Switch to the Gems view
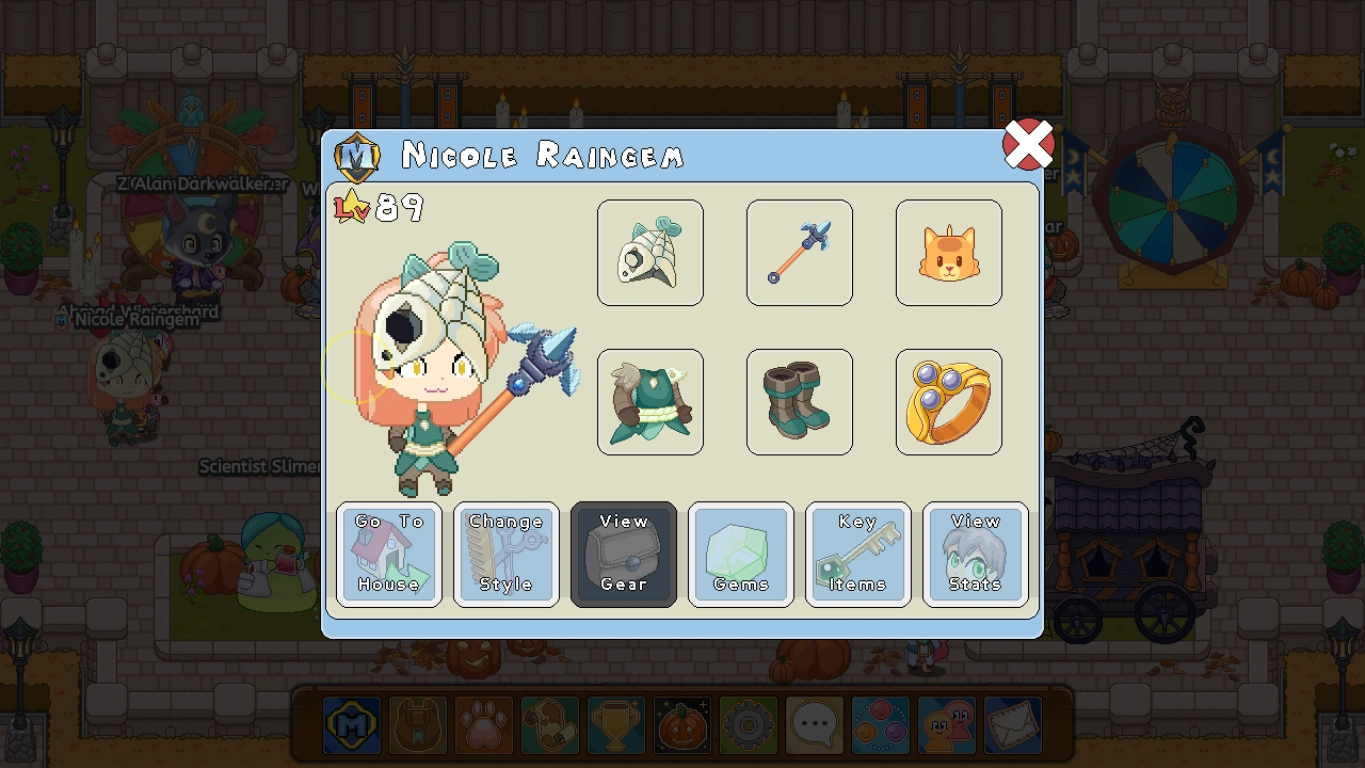 pos(741,555)
